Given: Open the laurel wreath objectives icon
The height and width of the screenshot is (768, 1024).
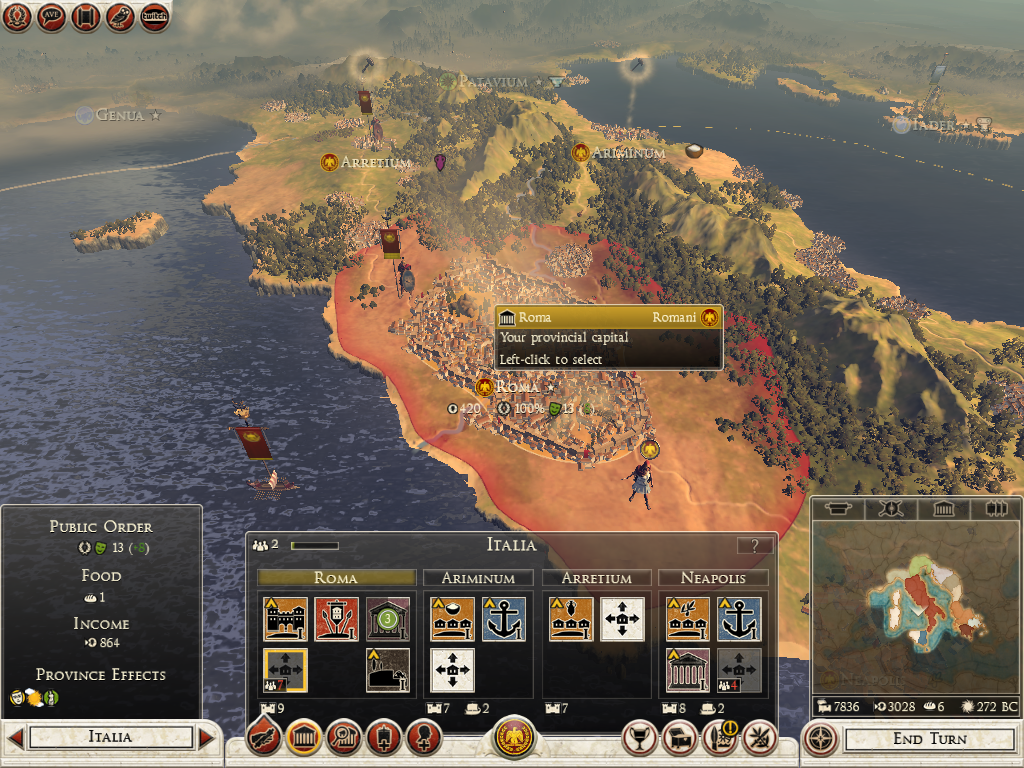Looking at the screenshot, I should pyautogui.click(x=17, y=17).
